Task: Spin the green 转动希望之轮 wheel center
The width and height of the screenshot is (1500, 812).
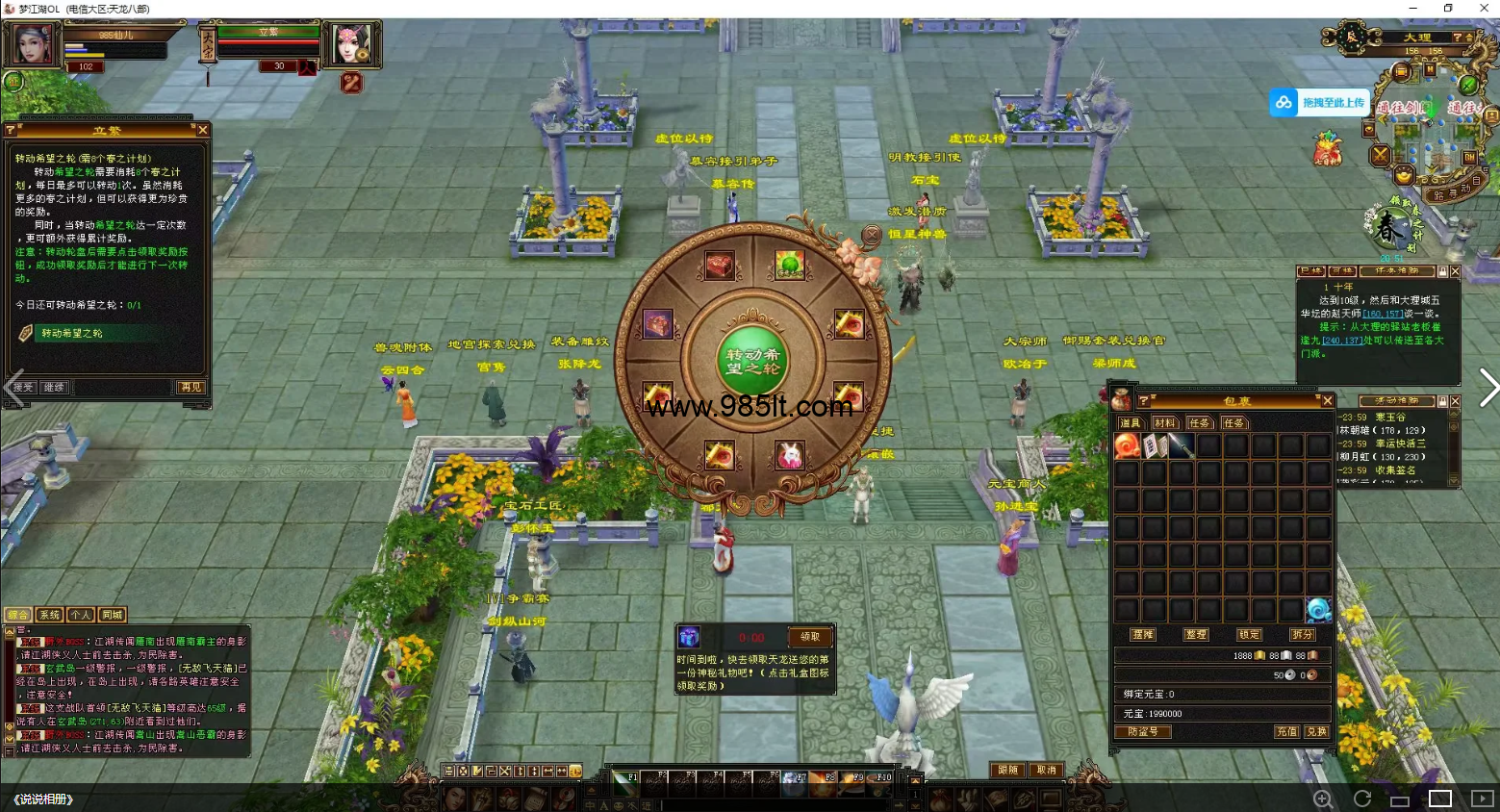Action: [753, 361]
